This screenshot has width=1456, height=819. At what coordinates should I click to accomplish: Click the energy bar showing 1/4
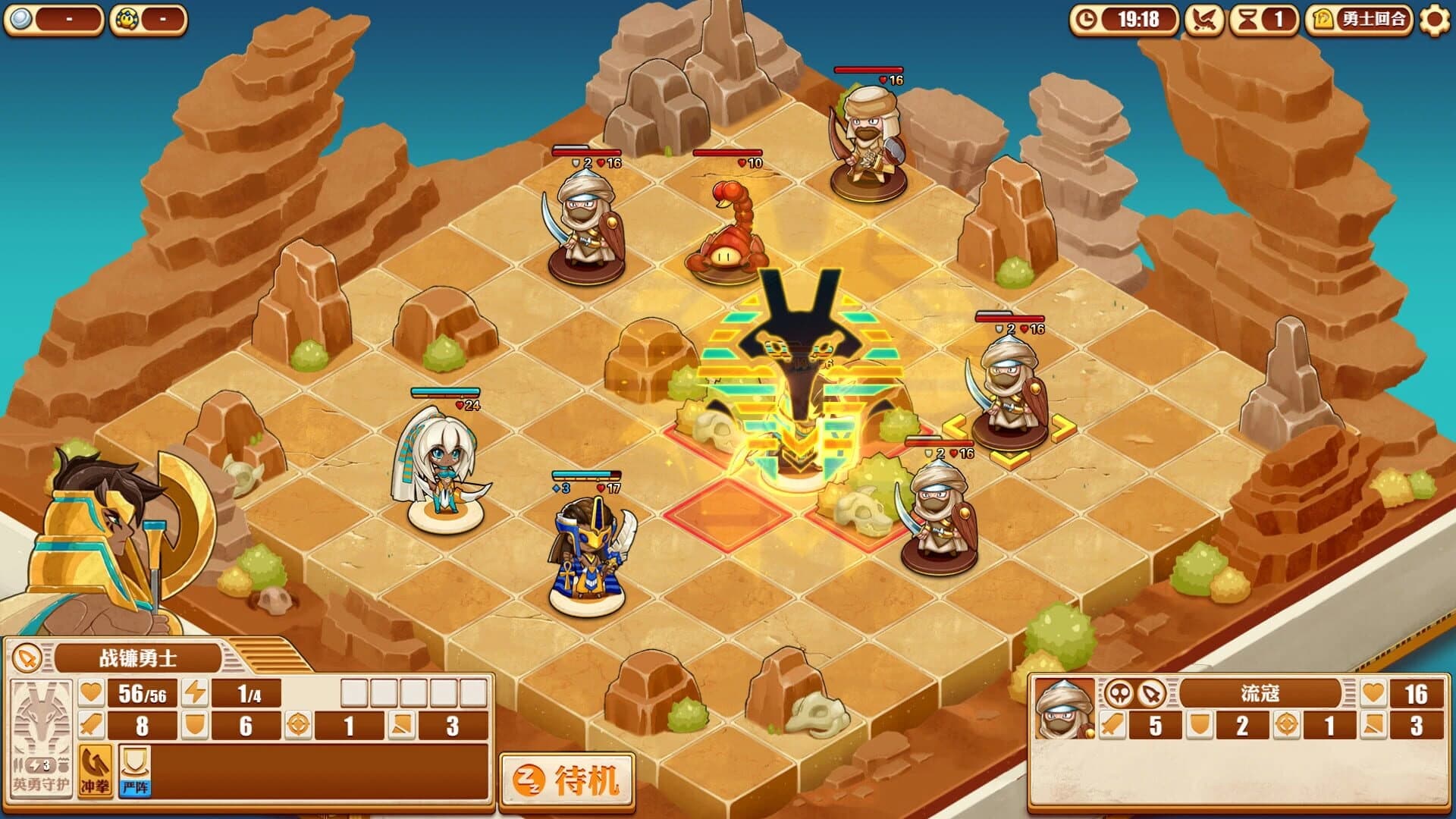[248, 692]
